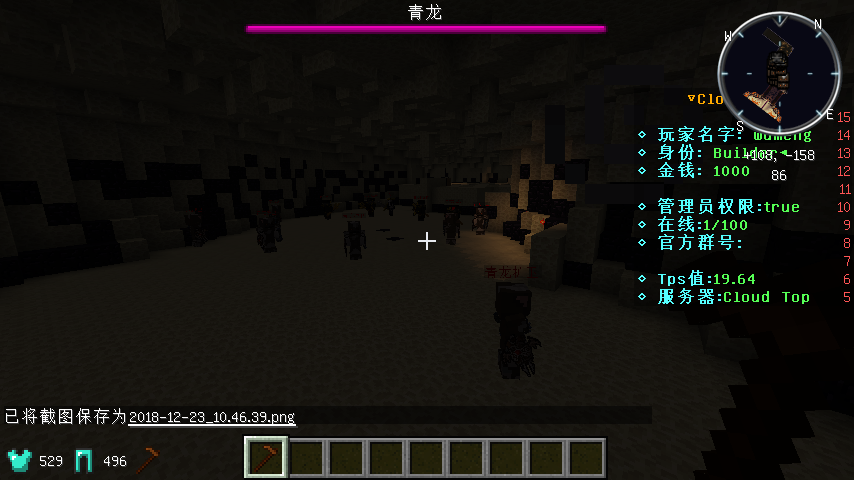854x480 pixels.
Task: Open the saved screenshot file link
Action: (212, 416)
